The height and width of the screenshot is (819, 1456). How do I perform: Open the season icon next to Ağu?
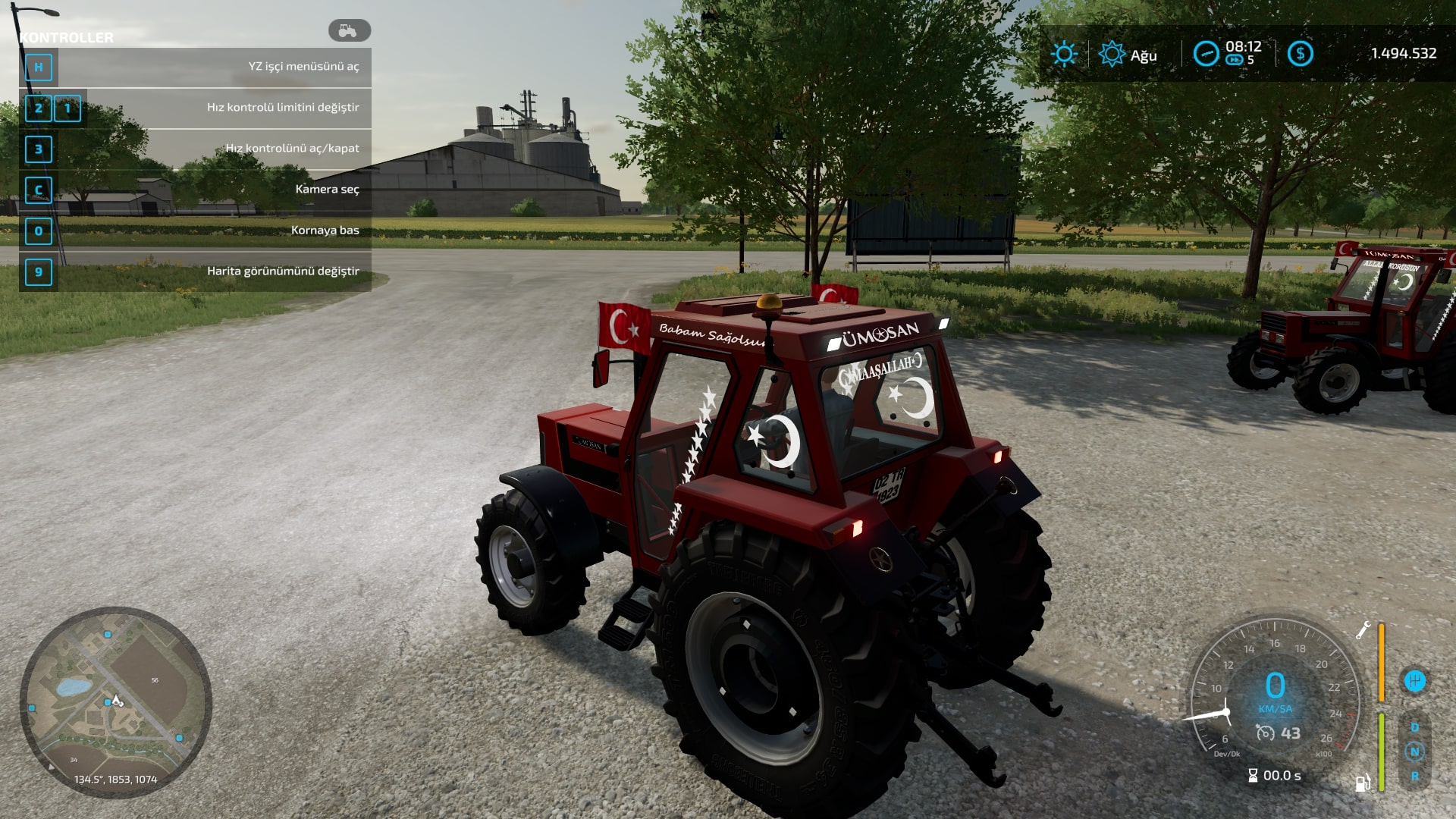pyautogui.click(x=1112, y=54)
